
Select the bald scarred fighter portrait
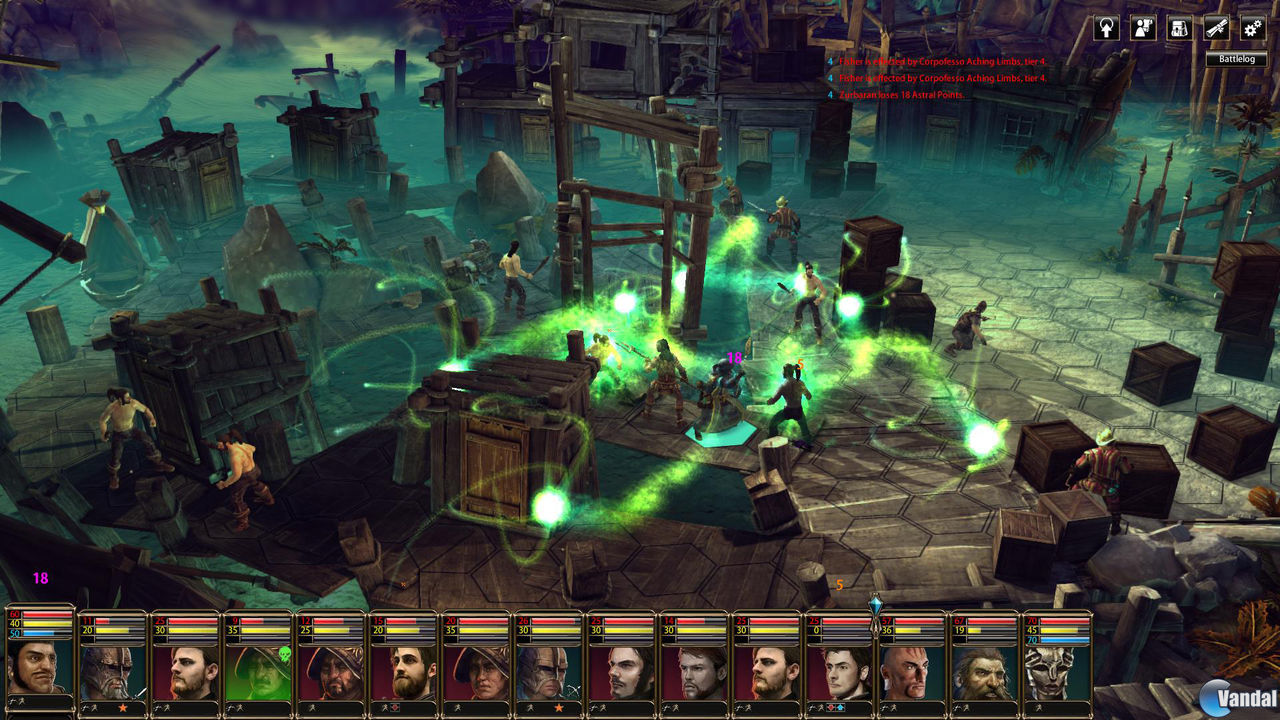tap(911, 668)
